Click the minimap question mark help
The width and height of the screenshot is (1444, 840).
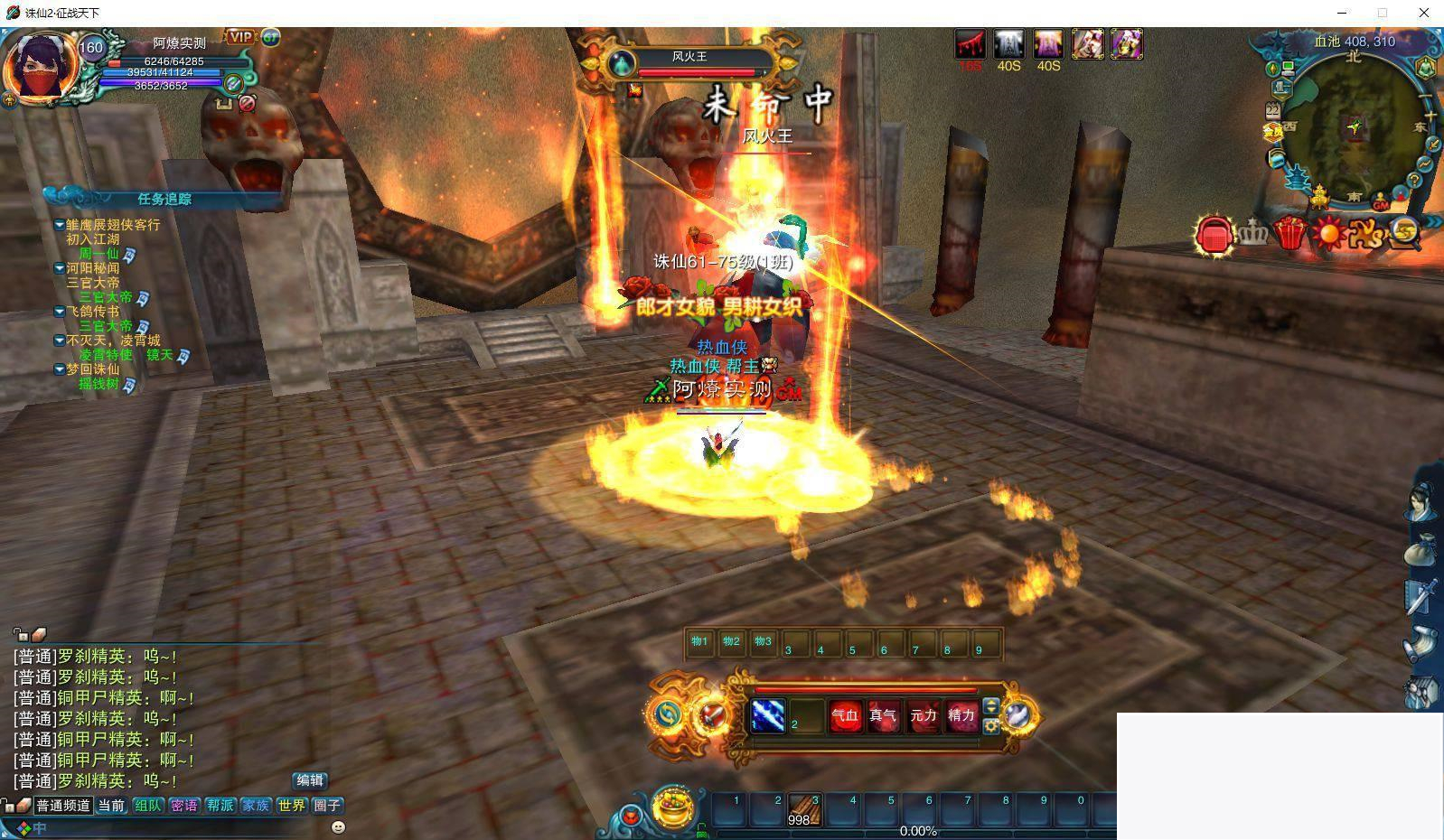(1414, 181)
